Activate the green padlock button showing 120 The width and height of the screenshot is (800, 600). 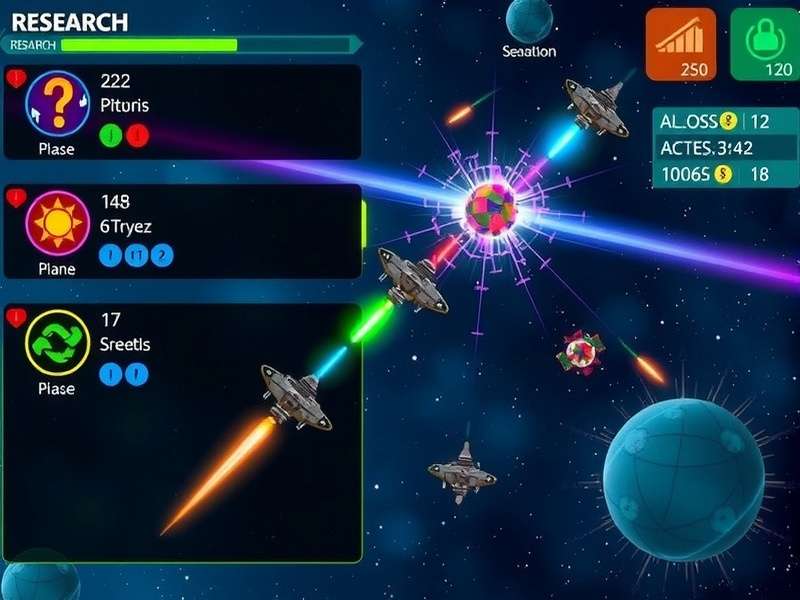click(x=764, y=44)
